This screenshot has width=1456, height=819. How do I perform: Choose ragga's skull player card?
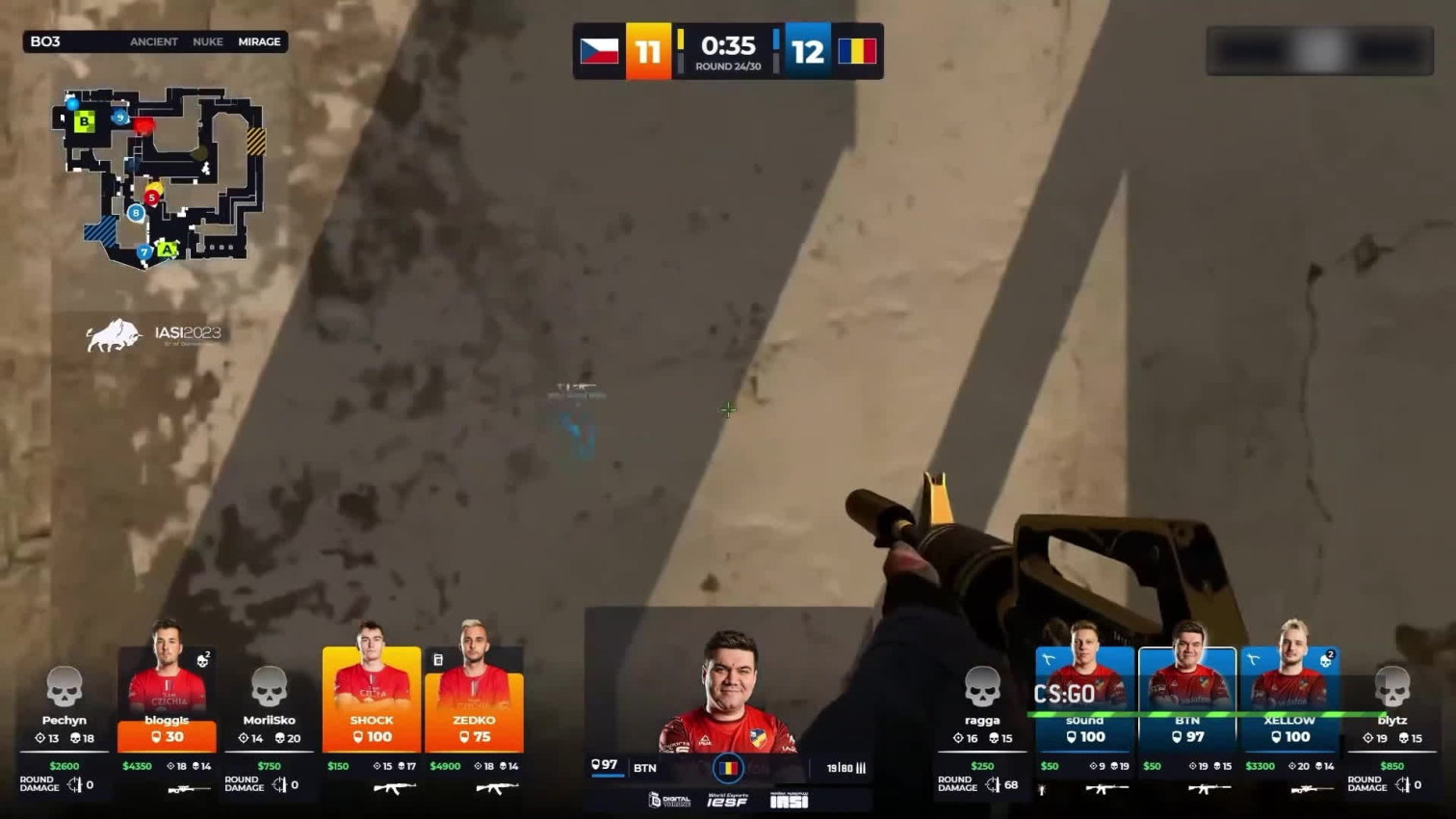982,688
